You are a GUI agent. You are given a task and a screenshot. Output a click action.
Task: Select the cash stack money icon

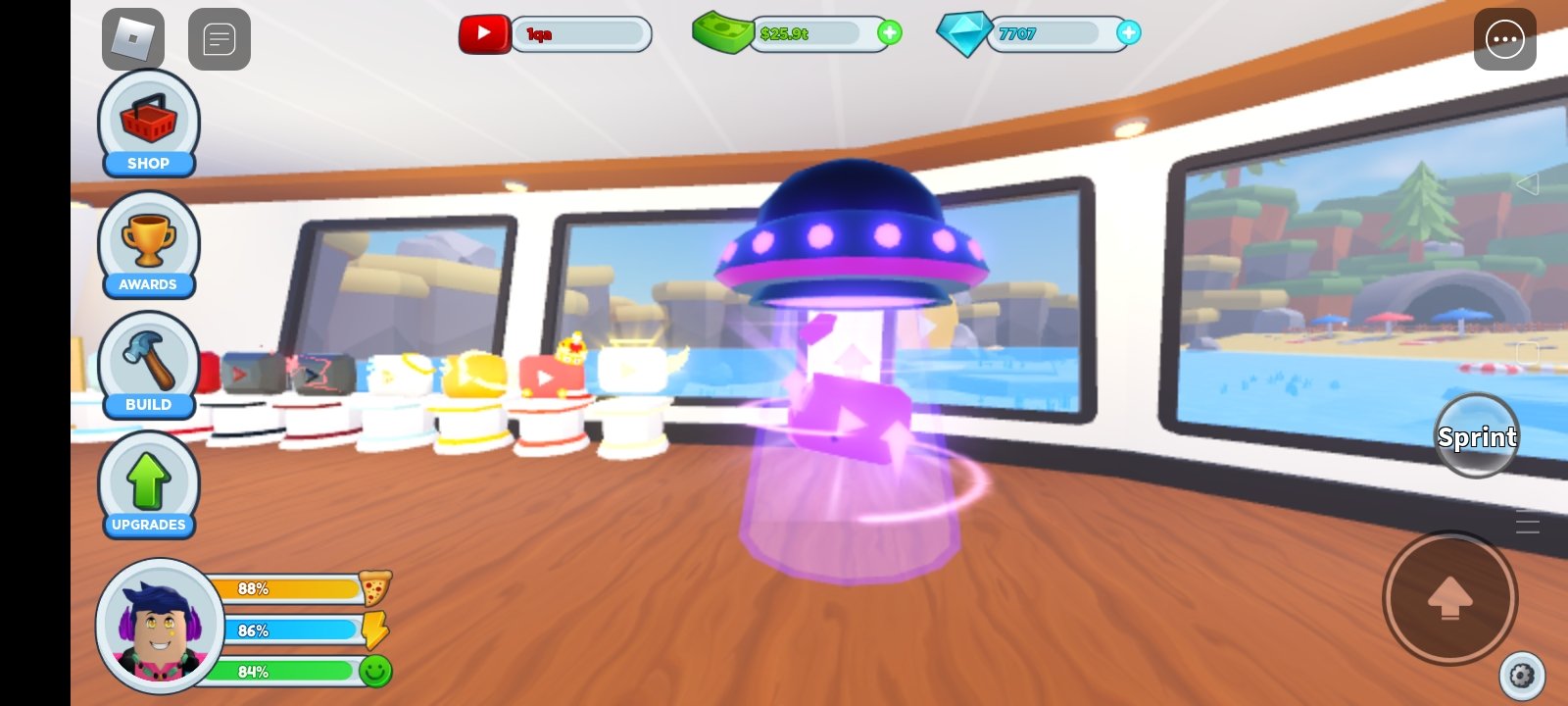722,33
